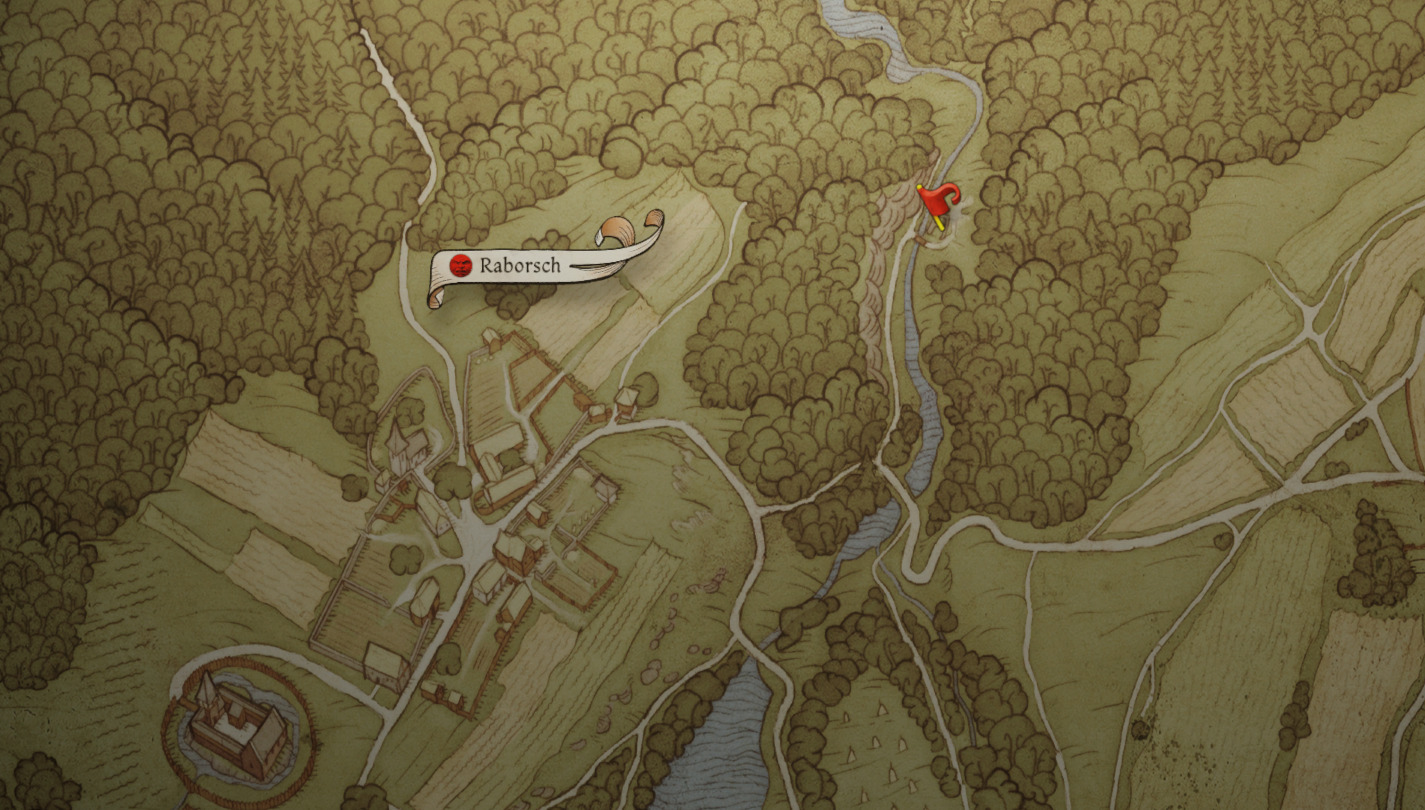
Task: Click the red settlement icon beside Raborsch
Action: (x=462, y=266)
